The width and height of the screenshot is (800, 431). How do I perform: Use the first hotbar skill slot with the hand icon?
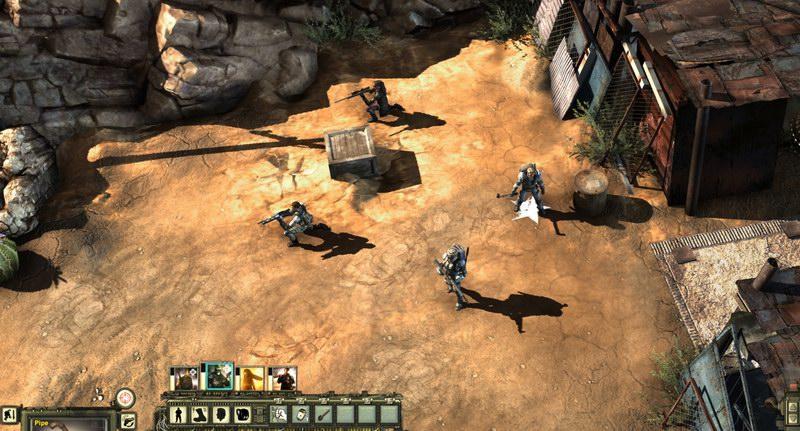(280, 414)
